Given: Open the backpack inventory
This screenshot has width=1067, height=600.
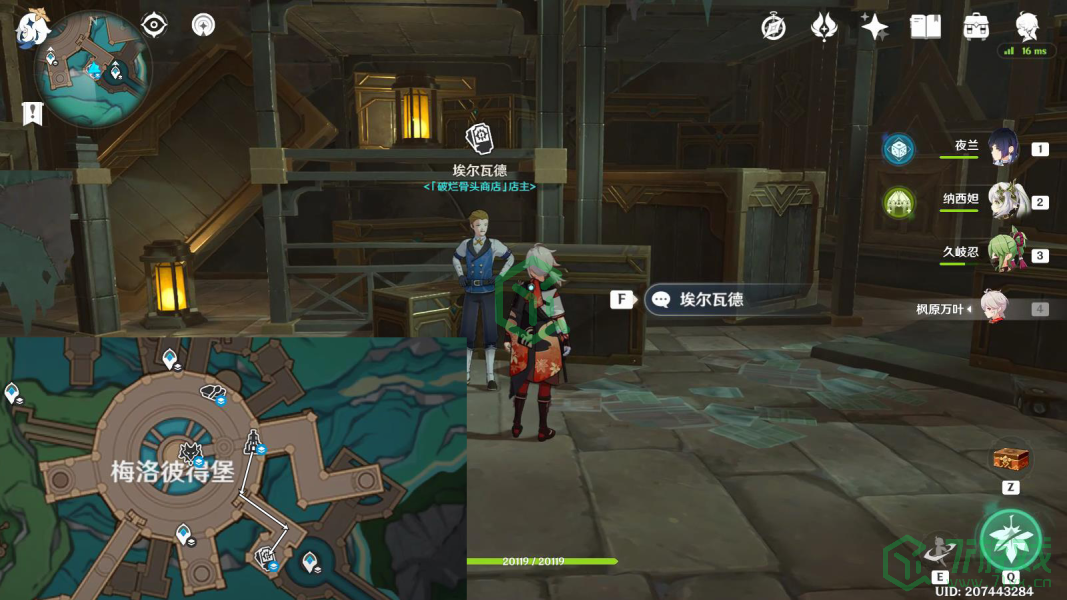Looking at the screenshot, I should click(976, 27).
